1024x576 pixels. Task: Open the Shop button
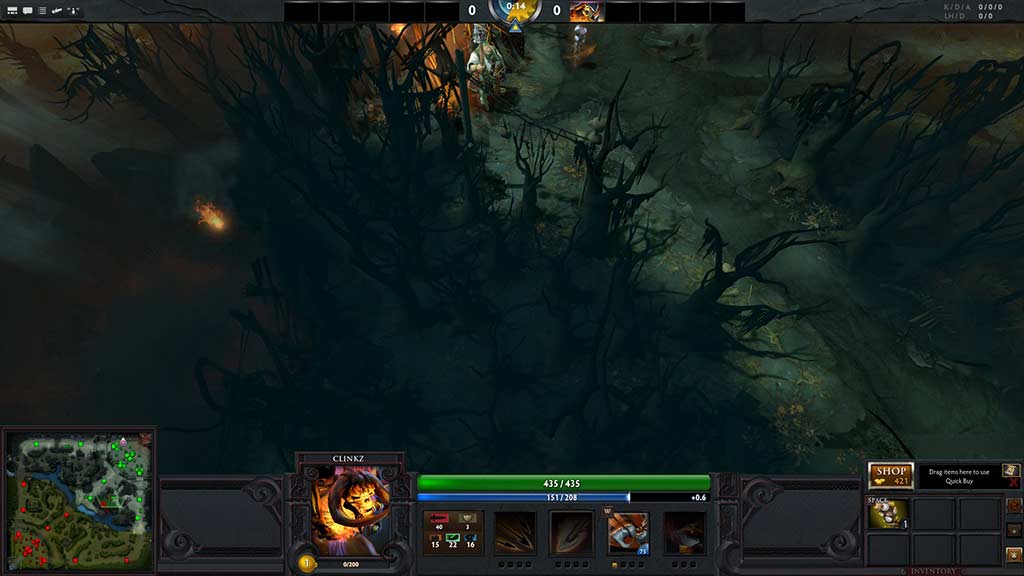pos(890,475)
